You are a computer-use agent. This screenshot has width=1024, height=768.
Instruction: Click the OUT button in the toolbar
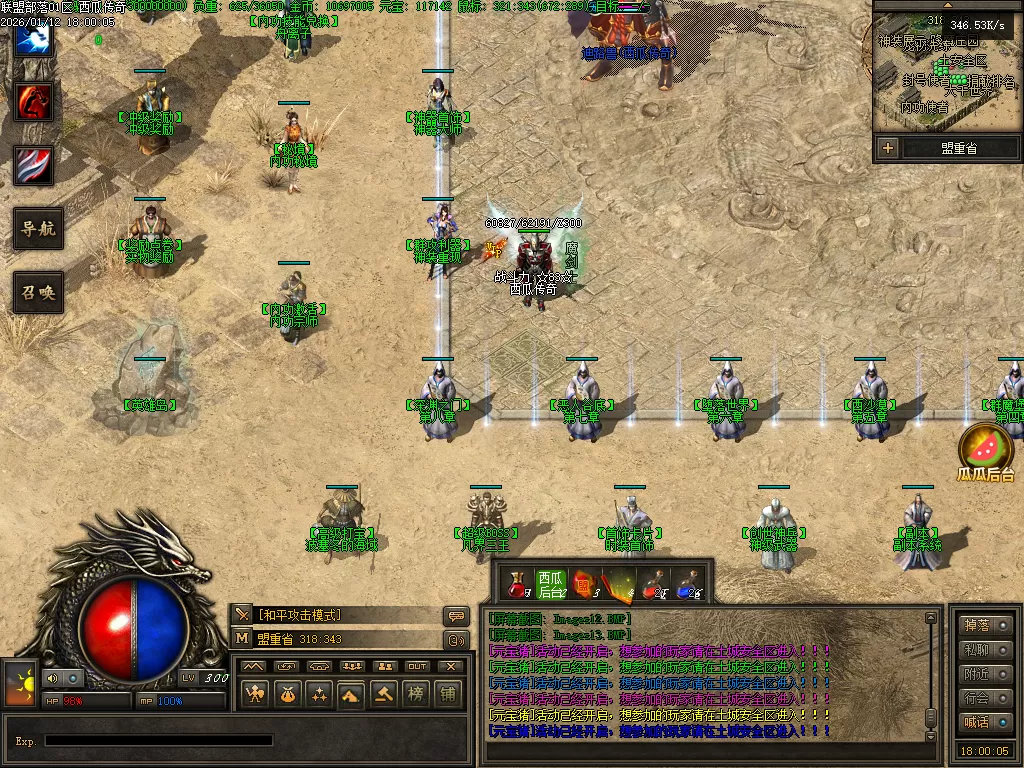coord(416,666)
